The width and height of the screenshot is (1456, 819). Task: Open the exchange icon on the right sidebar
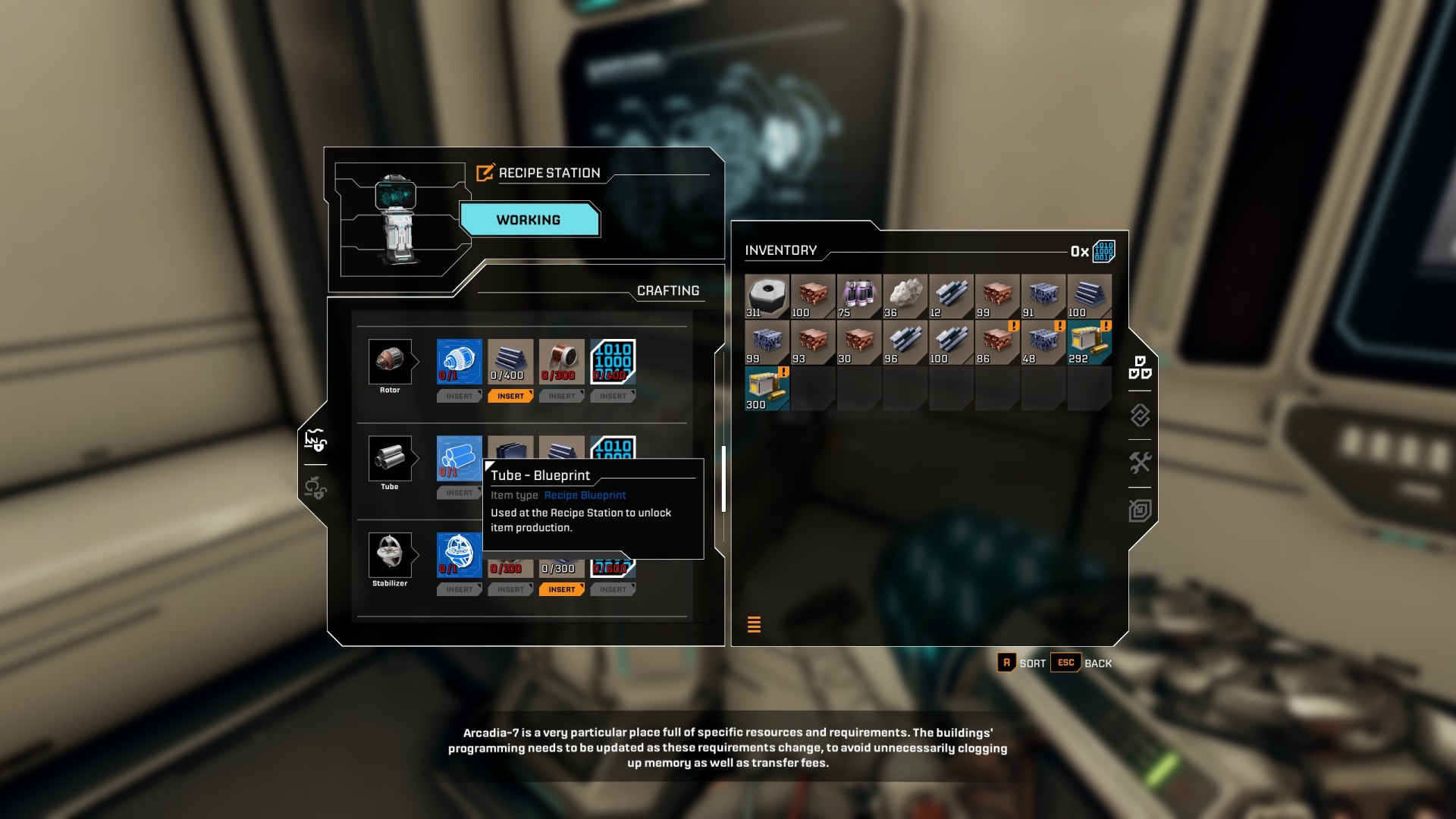tap(1140, 416)
